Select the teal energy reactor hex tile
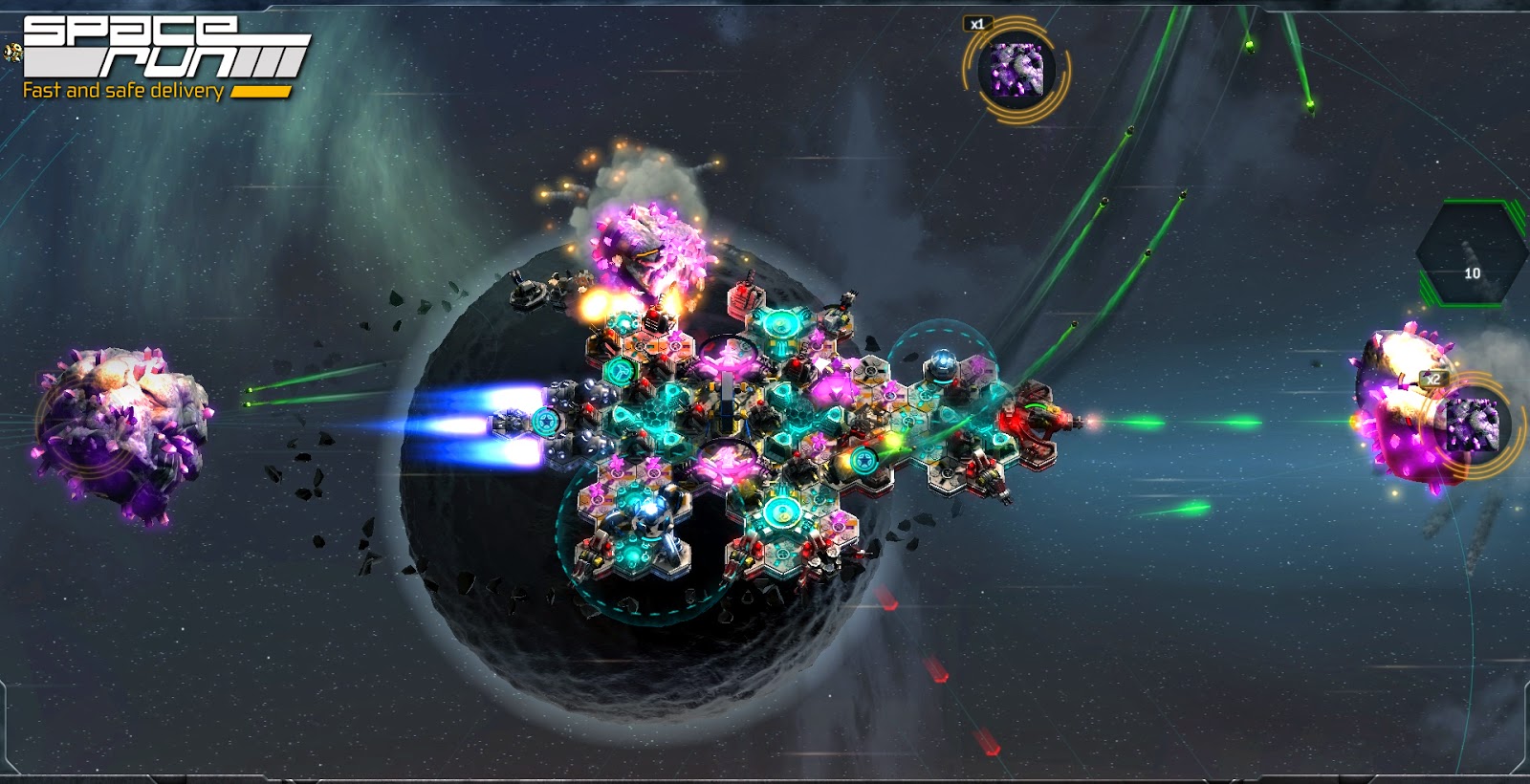The image size is (1530, 784). [780, 323]
